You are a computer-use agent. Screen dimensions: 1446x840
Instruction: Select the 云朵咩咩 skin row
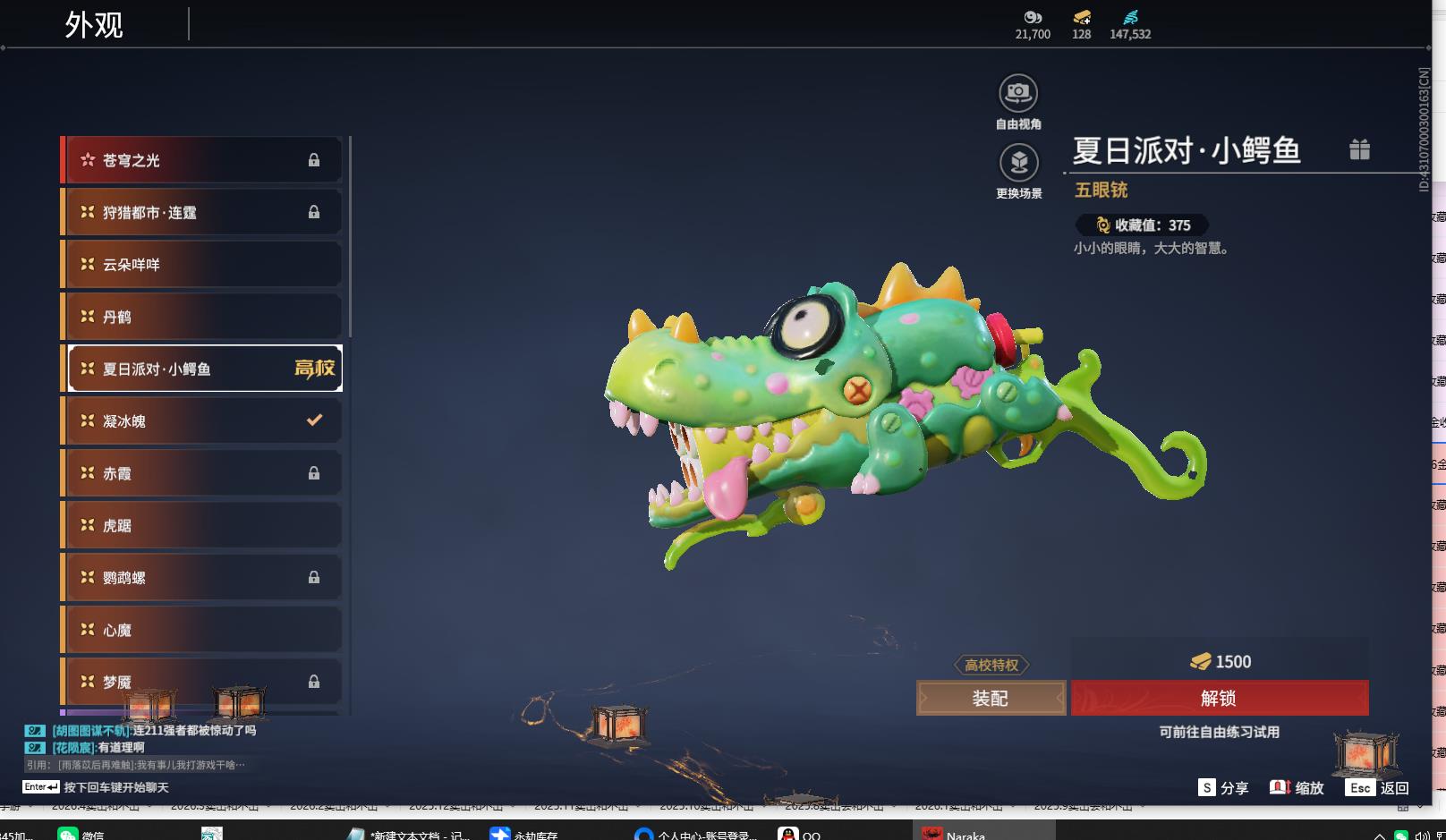click(x=203, y=265)
